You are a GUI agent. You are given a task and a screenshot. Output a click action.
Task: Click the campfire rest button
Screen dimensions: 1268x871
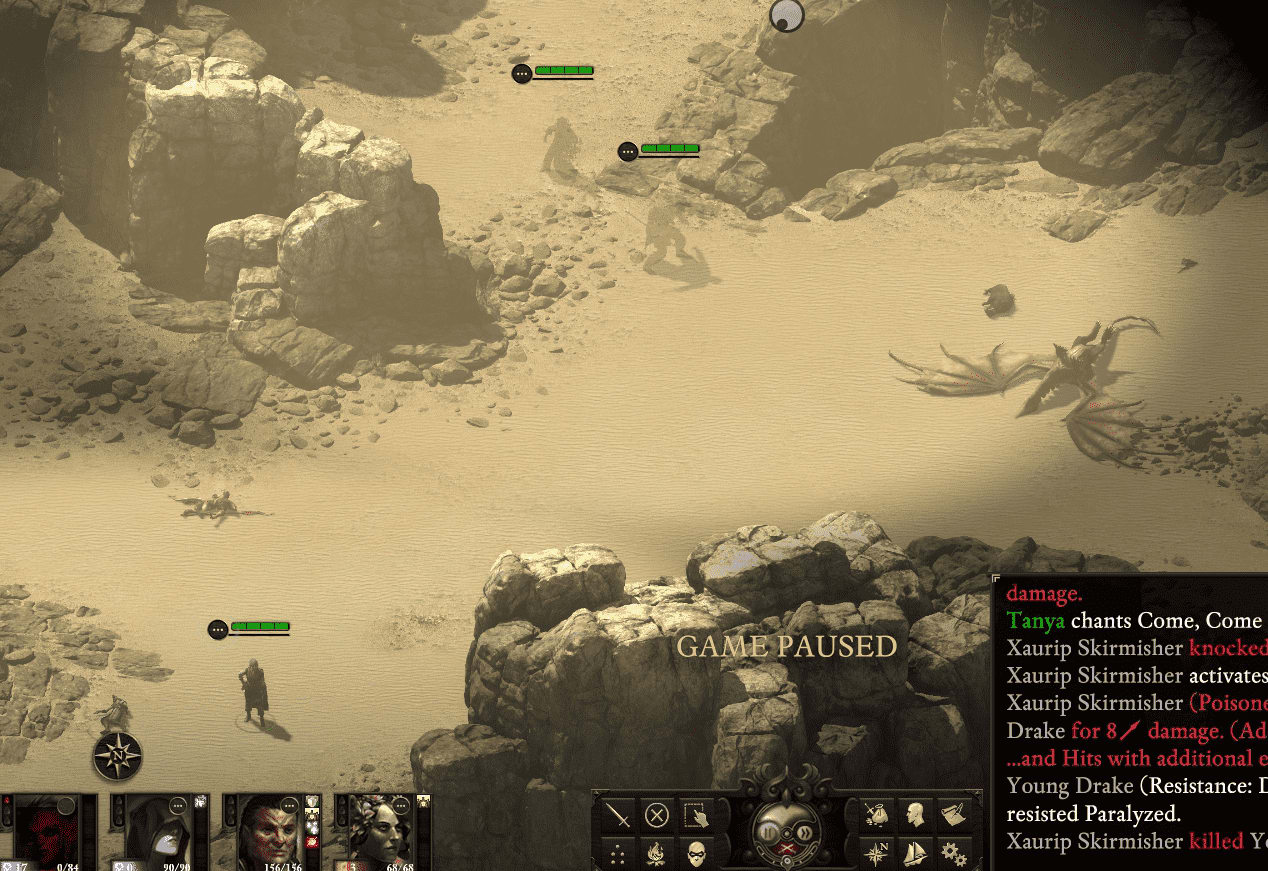(x=657, y=853)
